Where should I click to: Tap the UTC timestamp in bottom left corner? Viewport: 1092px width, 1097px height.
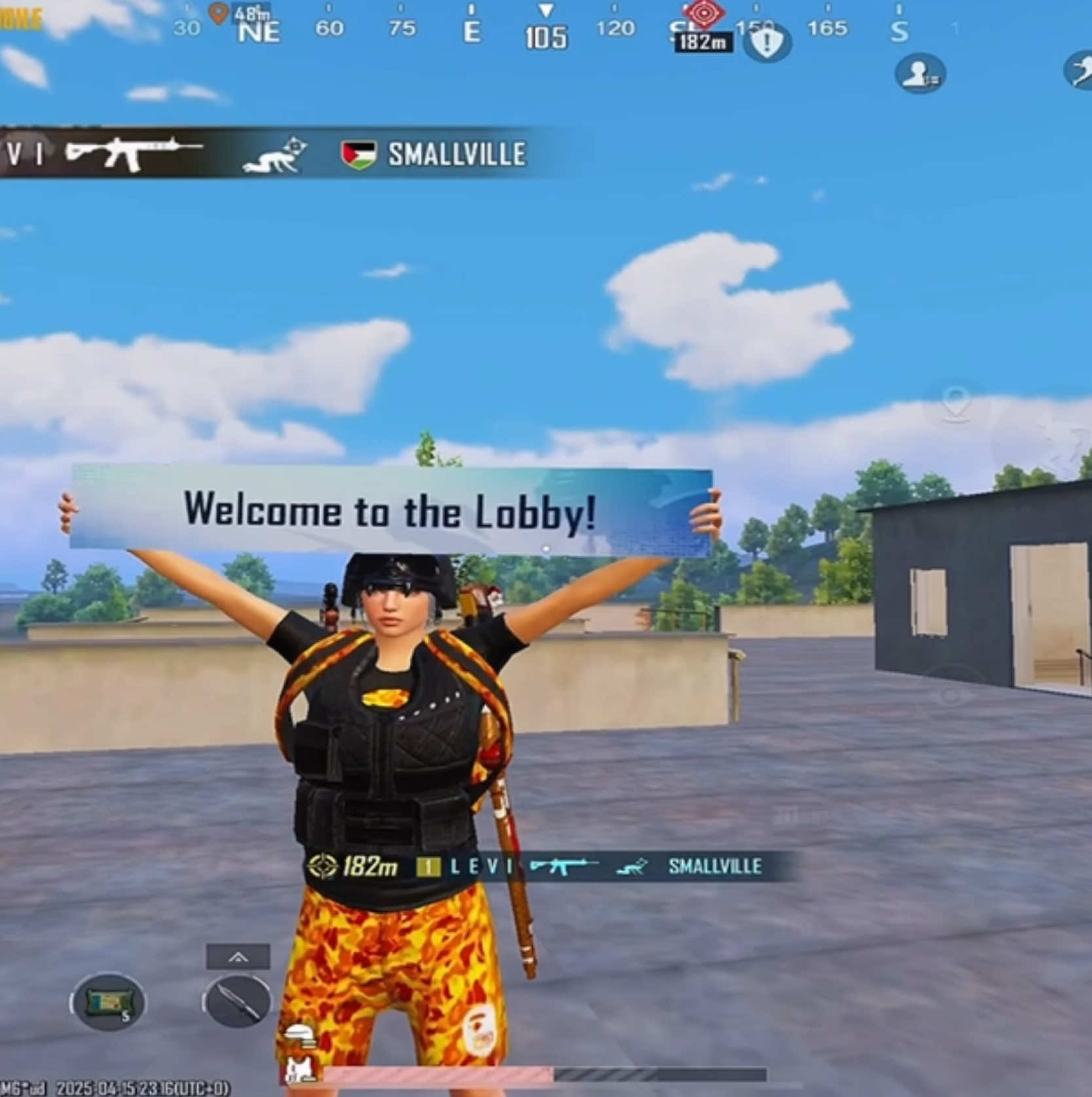pos(144,1087)
